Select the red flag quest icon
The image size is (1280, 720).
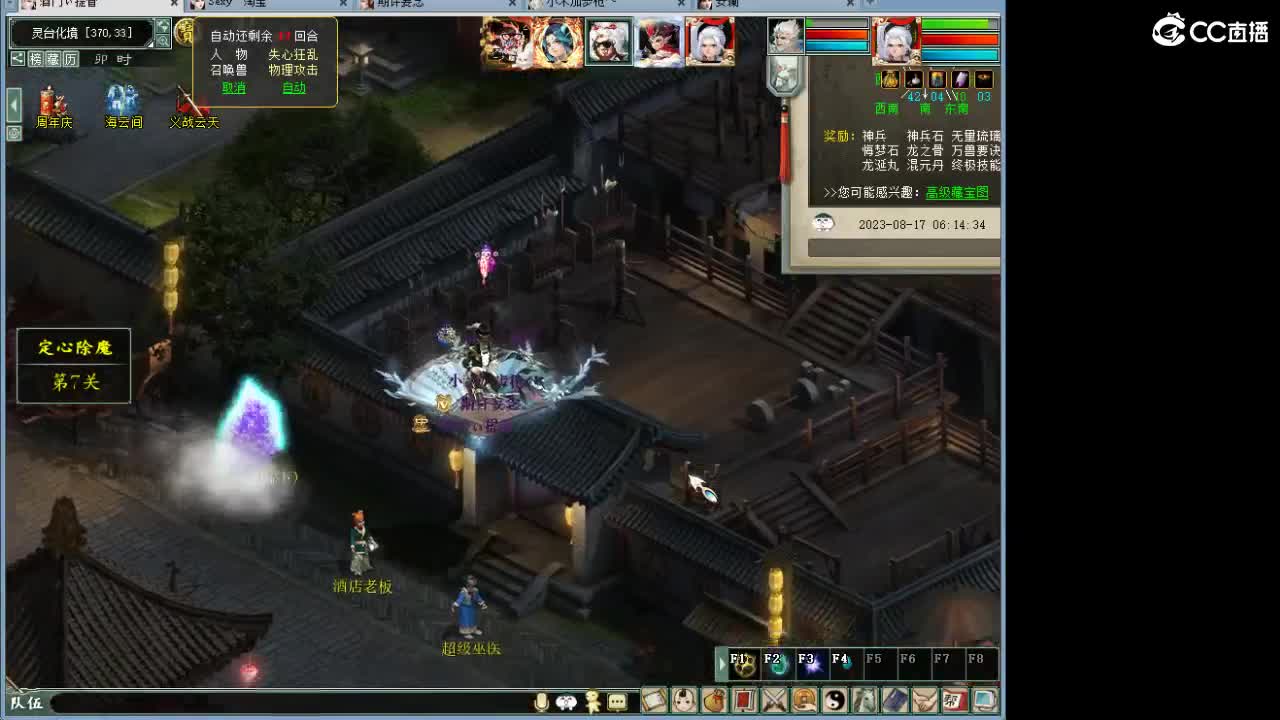click(743, 700)
